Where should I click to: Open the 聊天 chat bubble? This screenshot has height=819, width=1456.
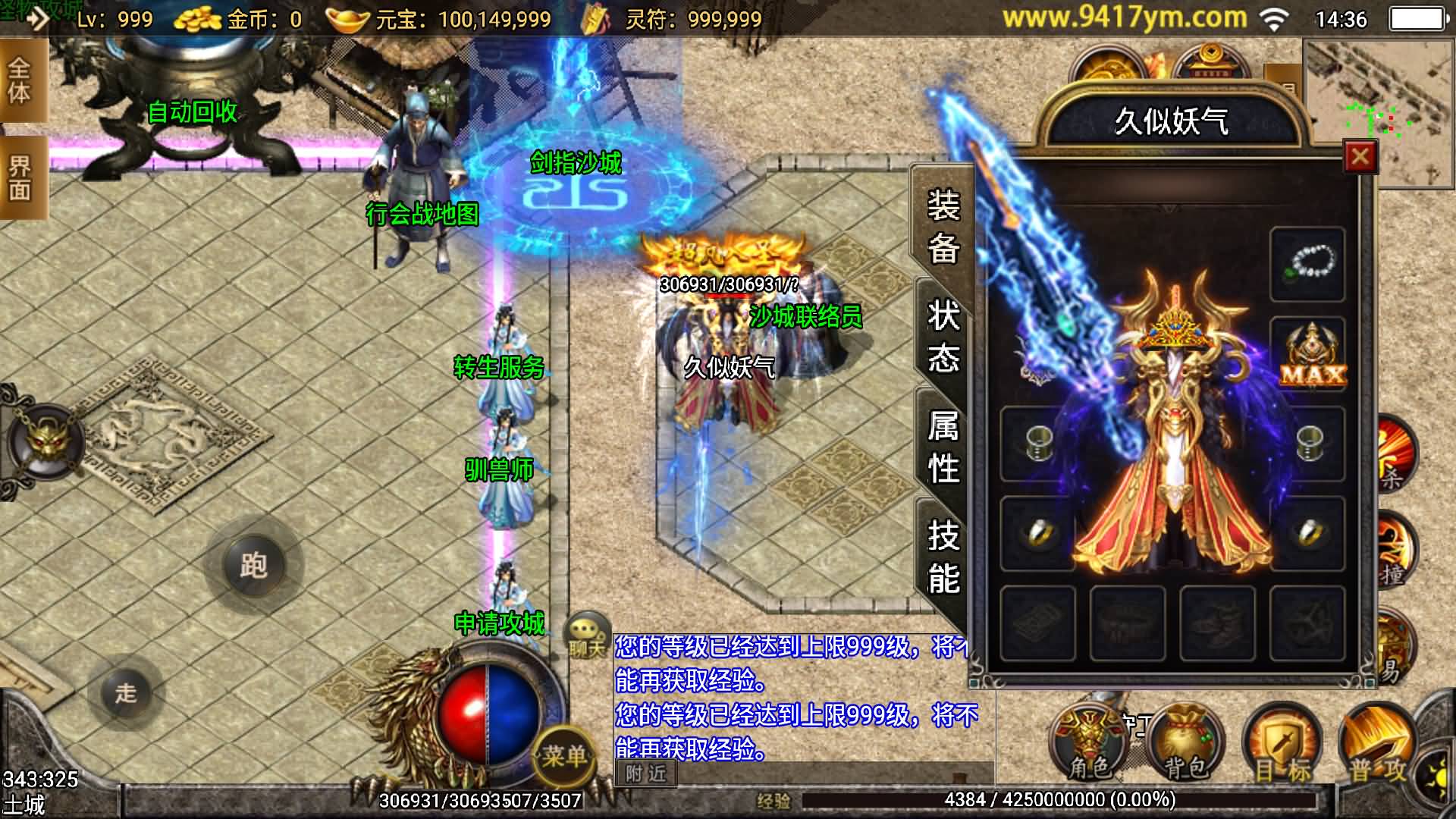587,636
